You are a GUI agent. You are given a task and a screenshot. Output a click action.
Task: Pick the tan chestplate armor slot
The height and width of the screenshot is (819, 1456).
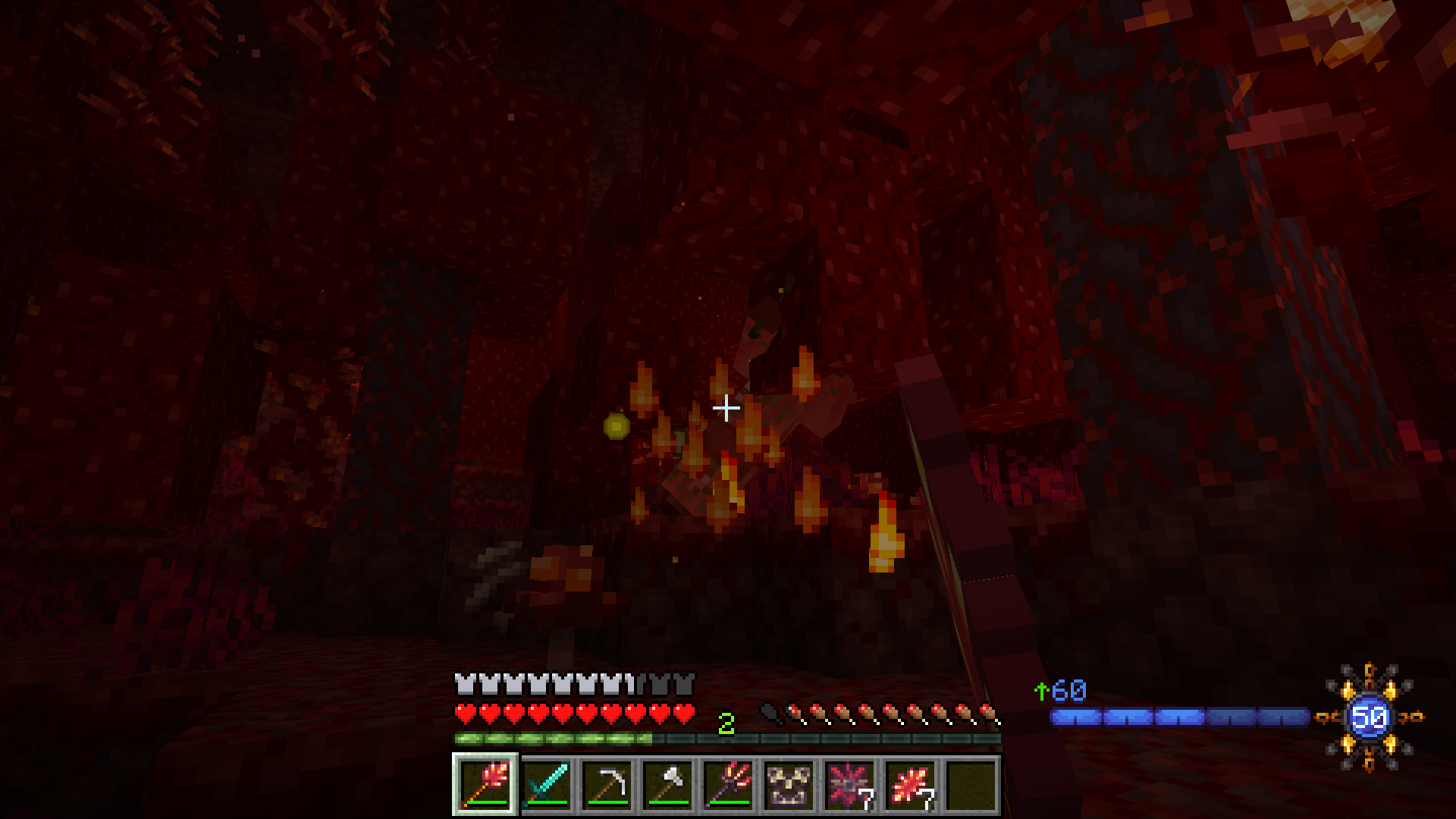point(789,784)
